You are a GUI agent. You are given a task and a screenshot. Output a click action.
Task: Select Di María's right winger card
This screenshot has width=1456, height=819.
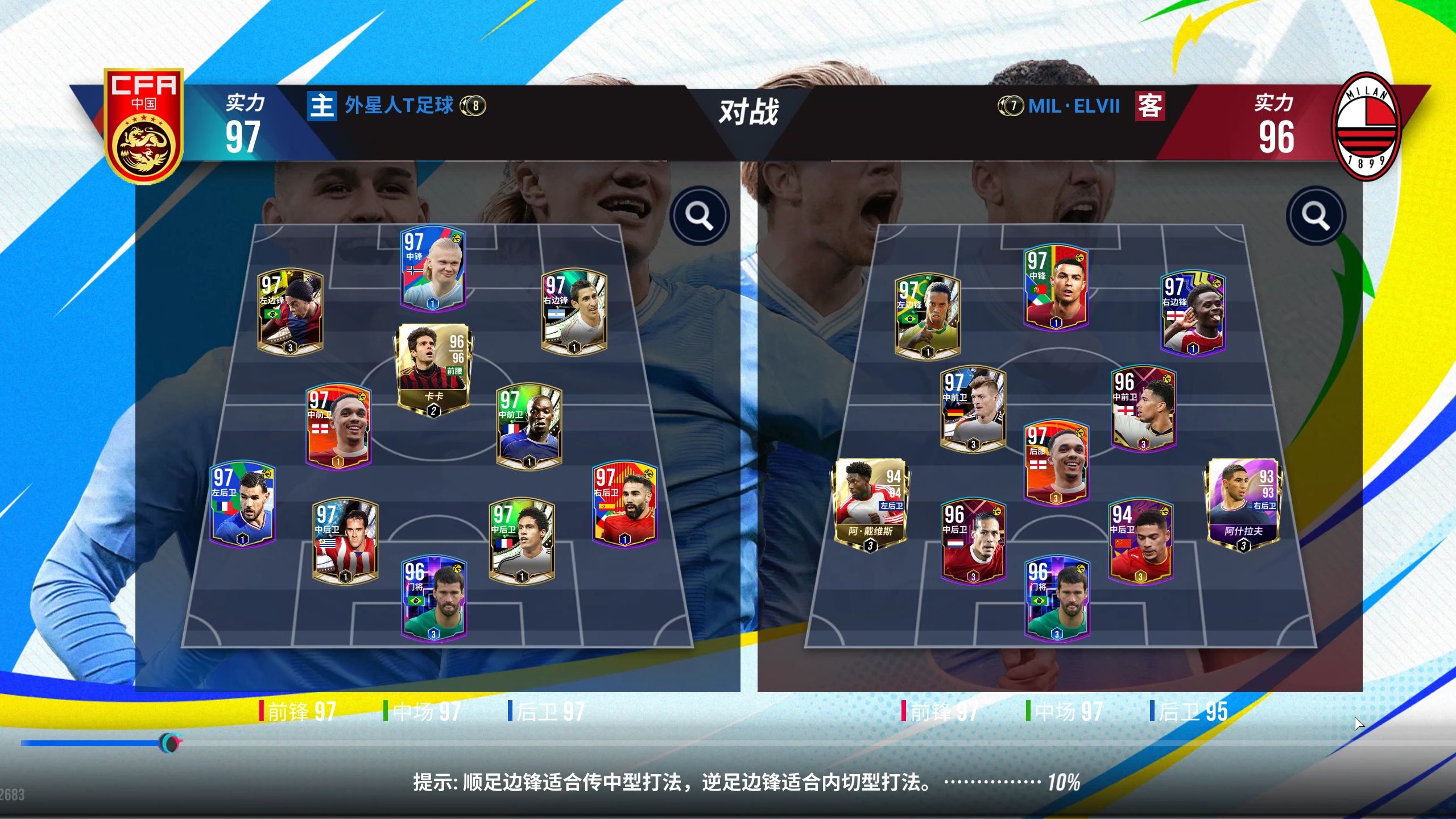(x=574, y=312)
